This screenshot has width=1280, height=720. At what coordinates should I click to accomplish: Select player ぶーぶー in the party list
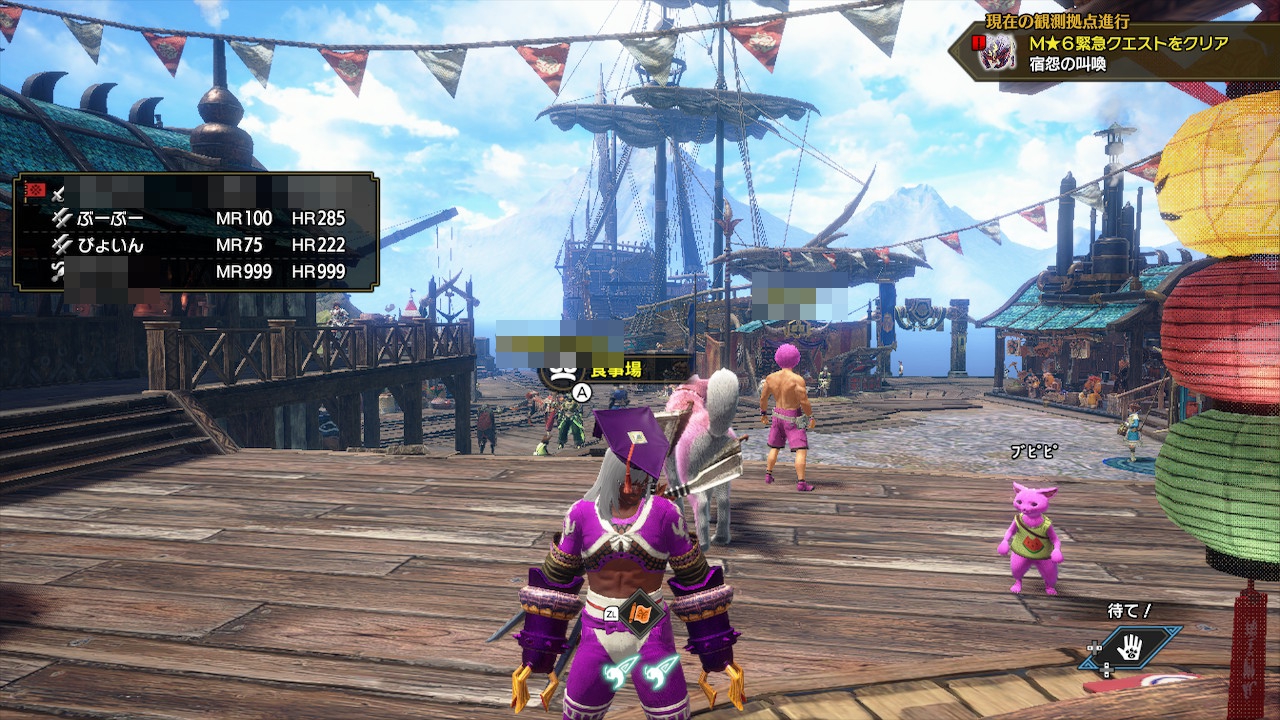(110, 218)
